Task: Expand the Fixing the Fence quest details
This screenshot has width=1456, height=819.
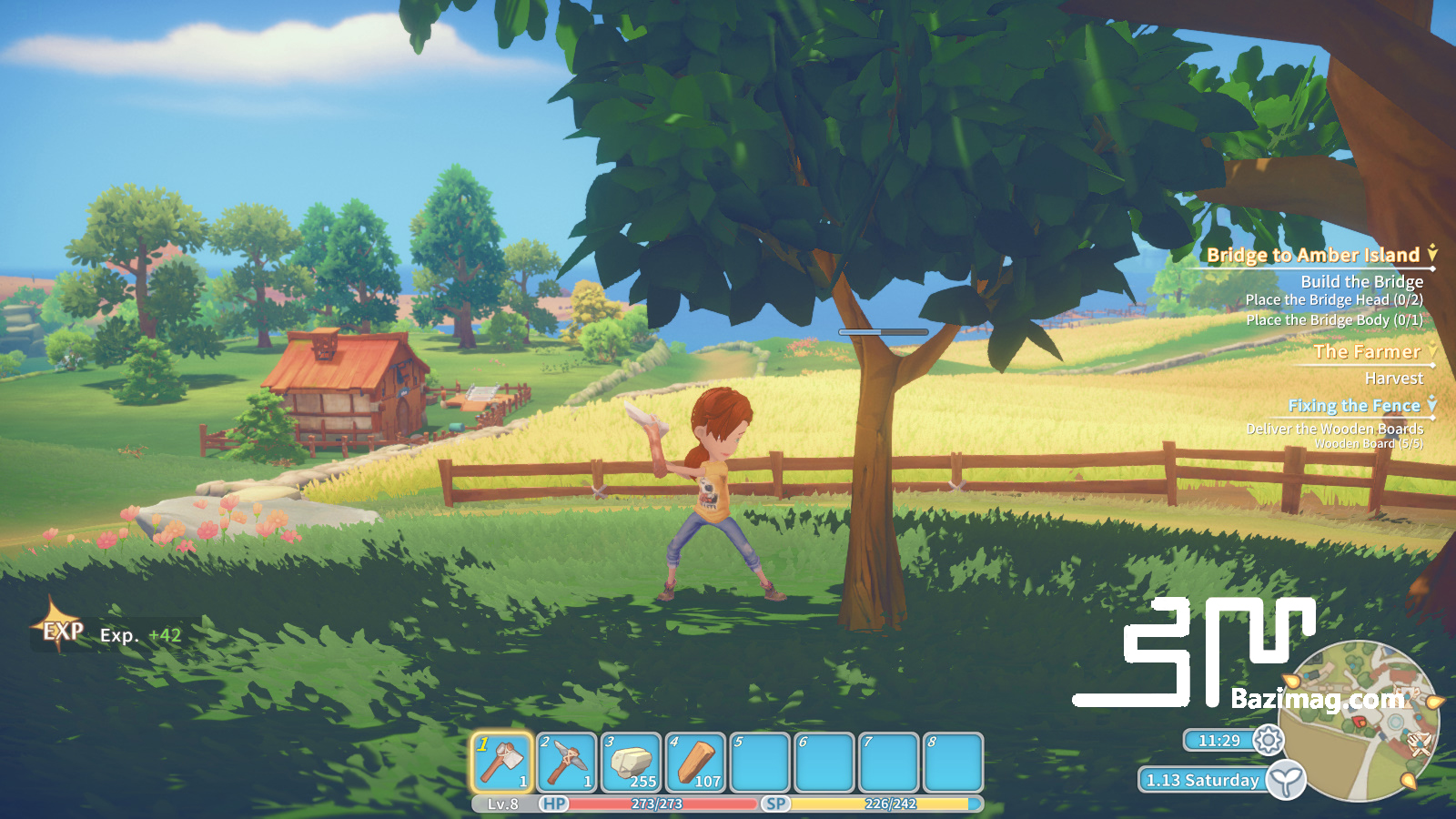Action: [x=1431, y=405]
